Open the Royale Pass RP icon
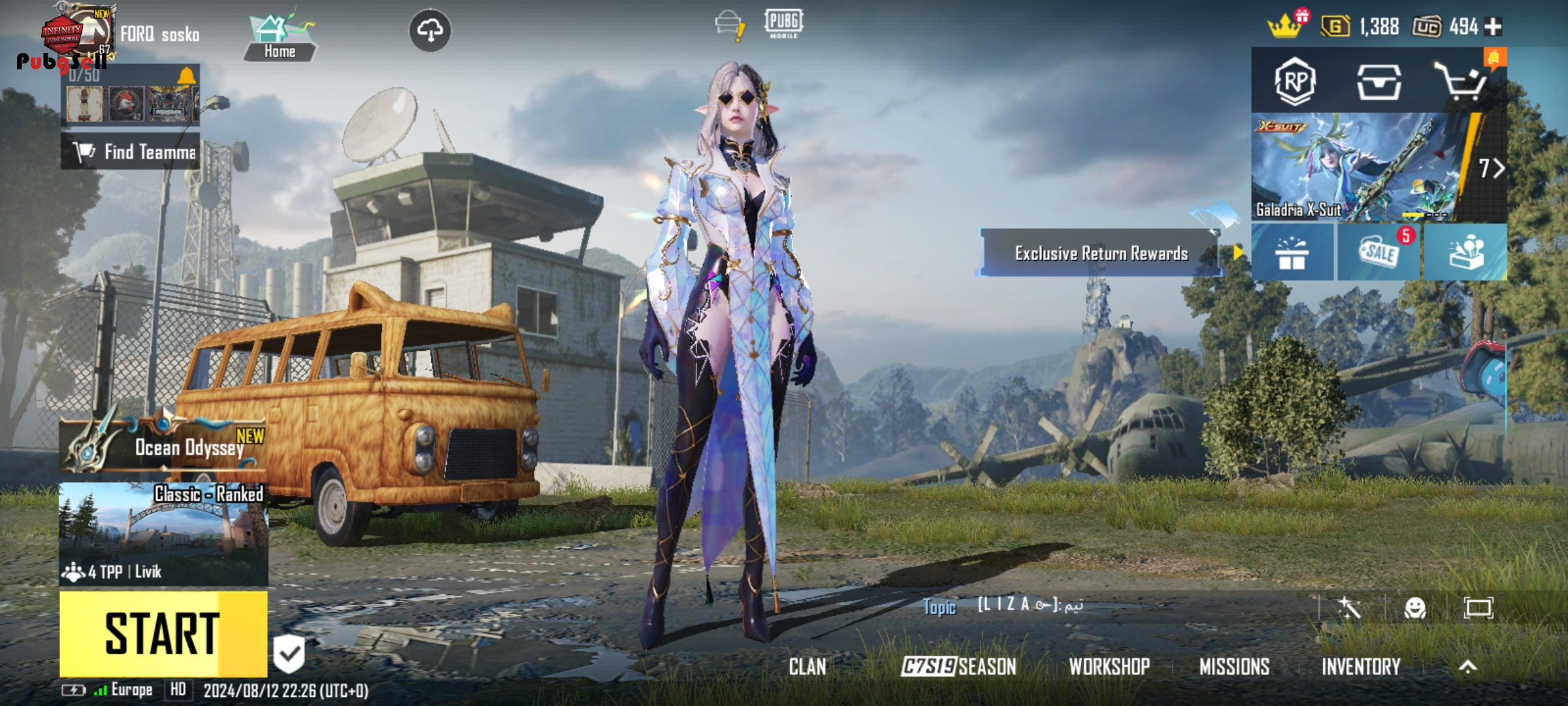The width and height of the screenshot is (1568, 706). [x=1294, y=82]
